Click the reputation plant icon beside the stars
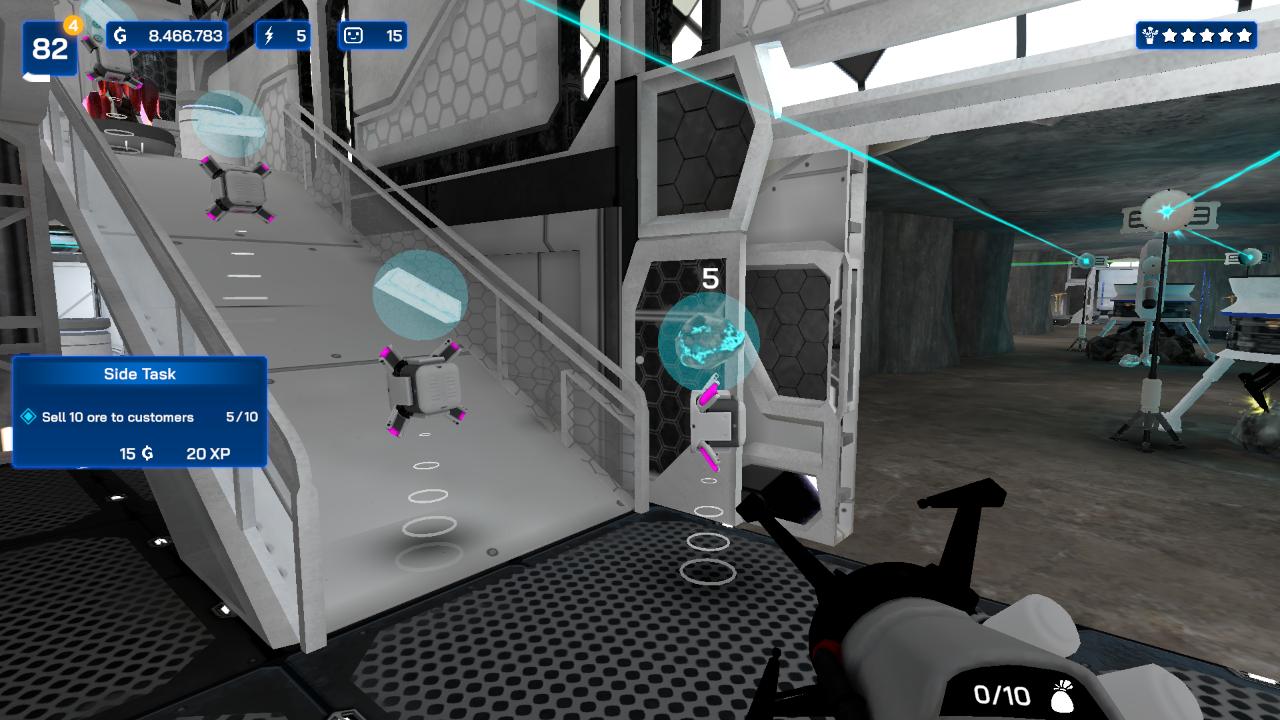1280x720 pixels. point(1150,33)
